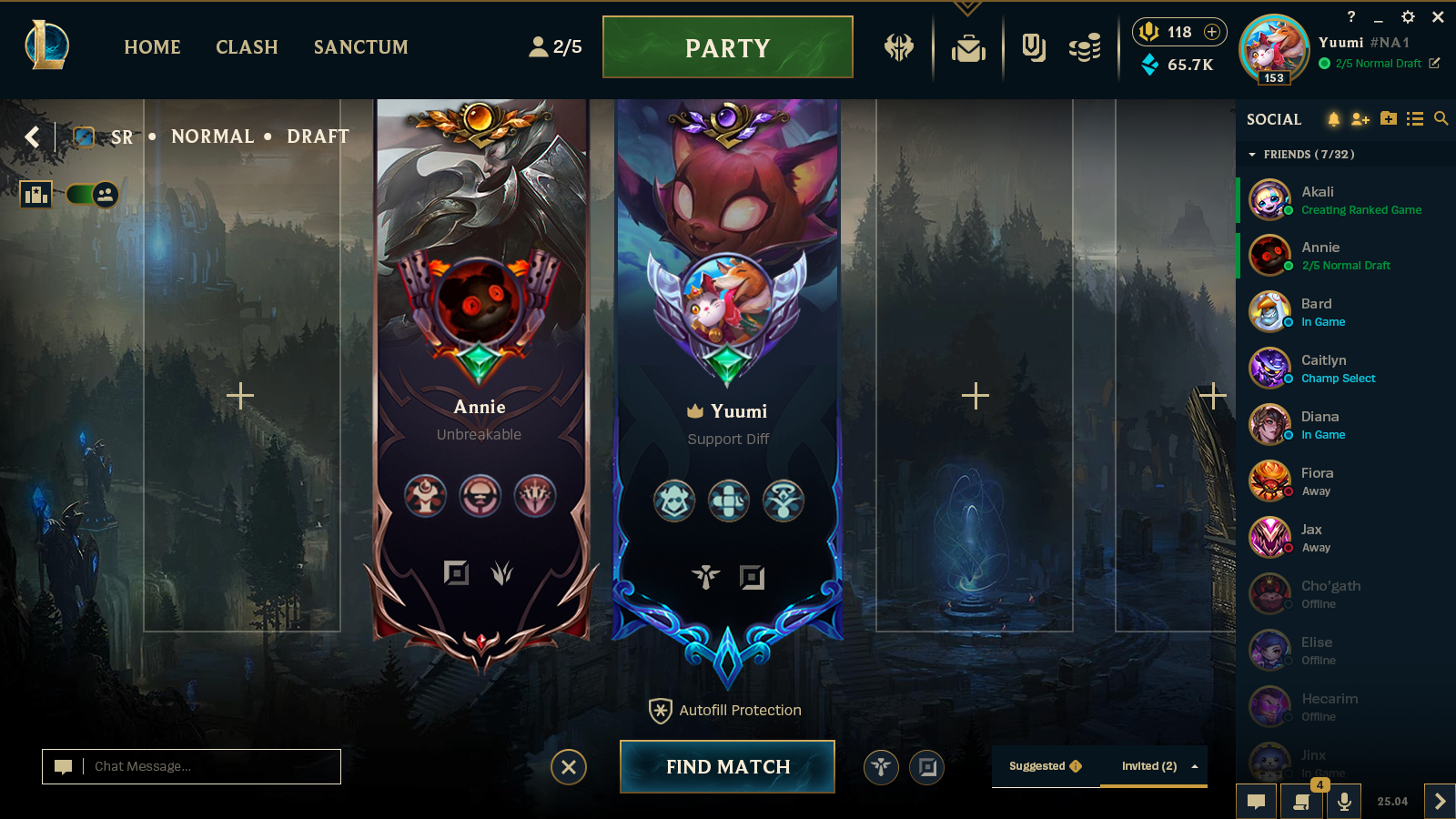The width and height of the screenshot is (1456, 819).
Task: Show the Suggested players tab
Action: [x=1045, y=766]
